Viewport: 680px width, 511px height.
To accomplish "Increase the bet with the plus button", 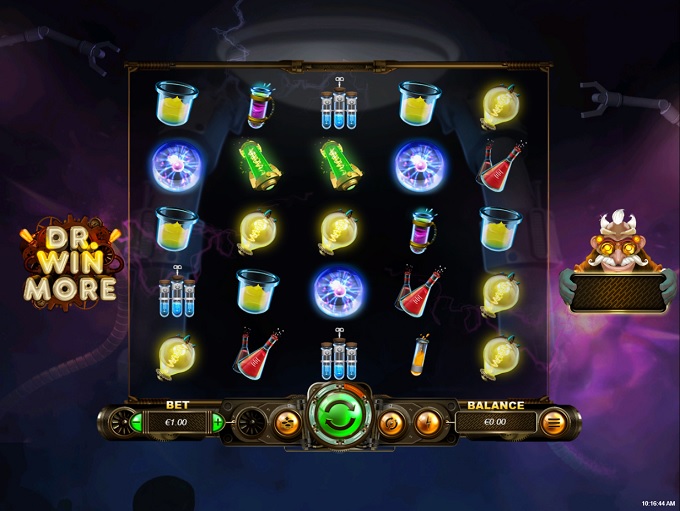I will tap(217, 422).
